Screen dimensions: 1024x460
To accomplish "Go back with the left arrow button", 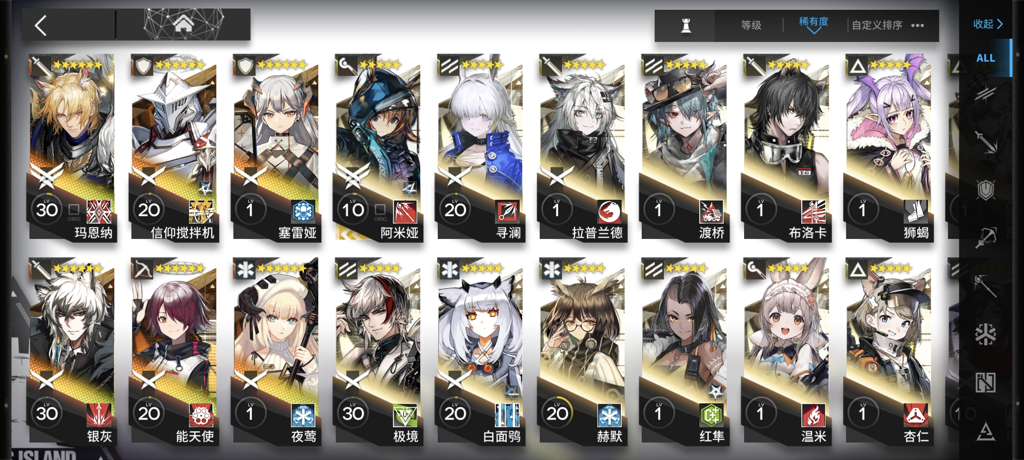I will pyautogui.click(x=41, y=25).
